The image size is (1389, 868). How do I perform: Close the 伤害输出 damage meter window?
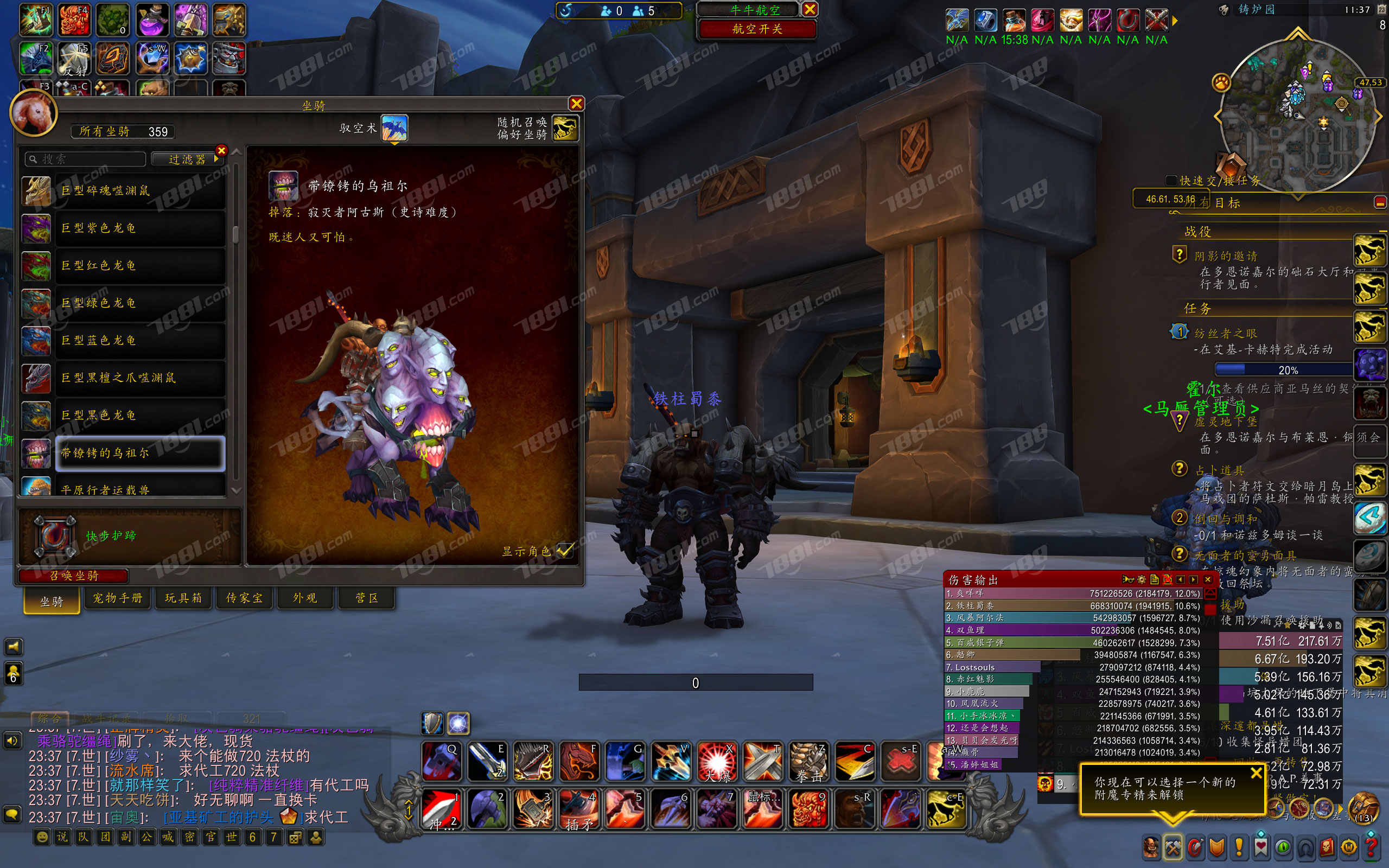click(x=1208, y=579)
